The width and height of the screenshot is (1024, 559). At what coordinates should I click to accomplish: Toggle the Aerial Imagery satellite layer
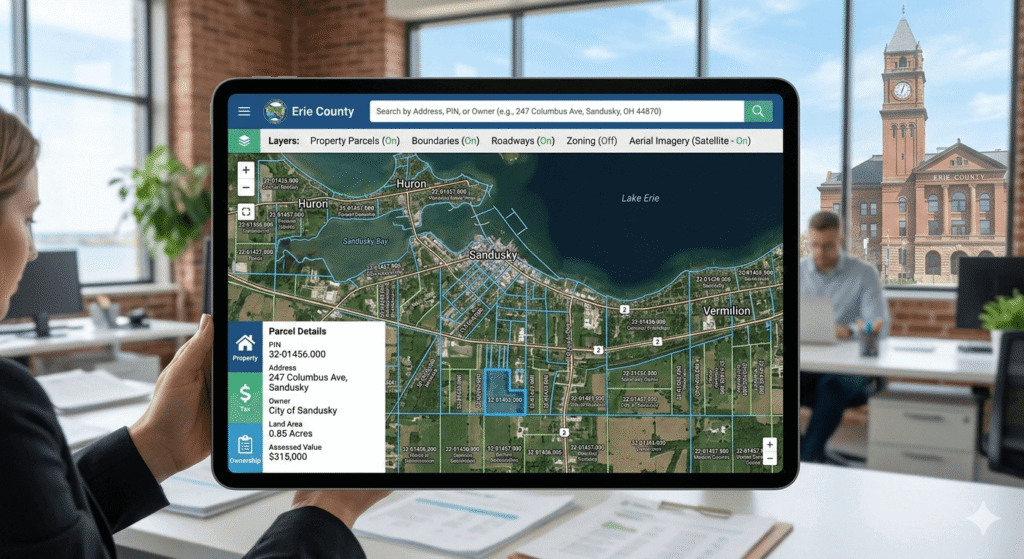tap(690, 141)
